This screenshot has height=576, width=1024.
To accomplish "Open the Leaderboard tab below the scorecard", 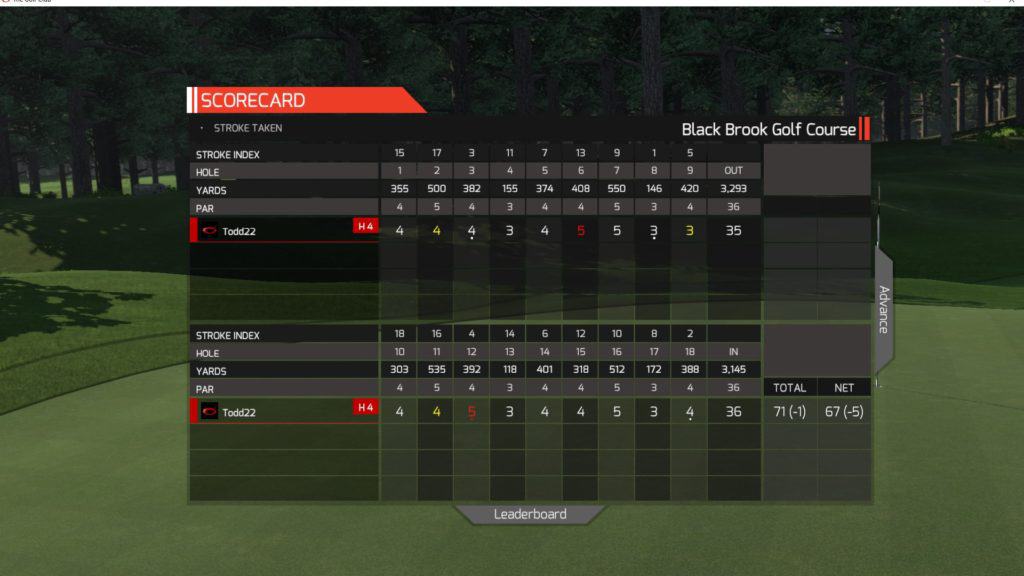I will pos(530,515).
